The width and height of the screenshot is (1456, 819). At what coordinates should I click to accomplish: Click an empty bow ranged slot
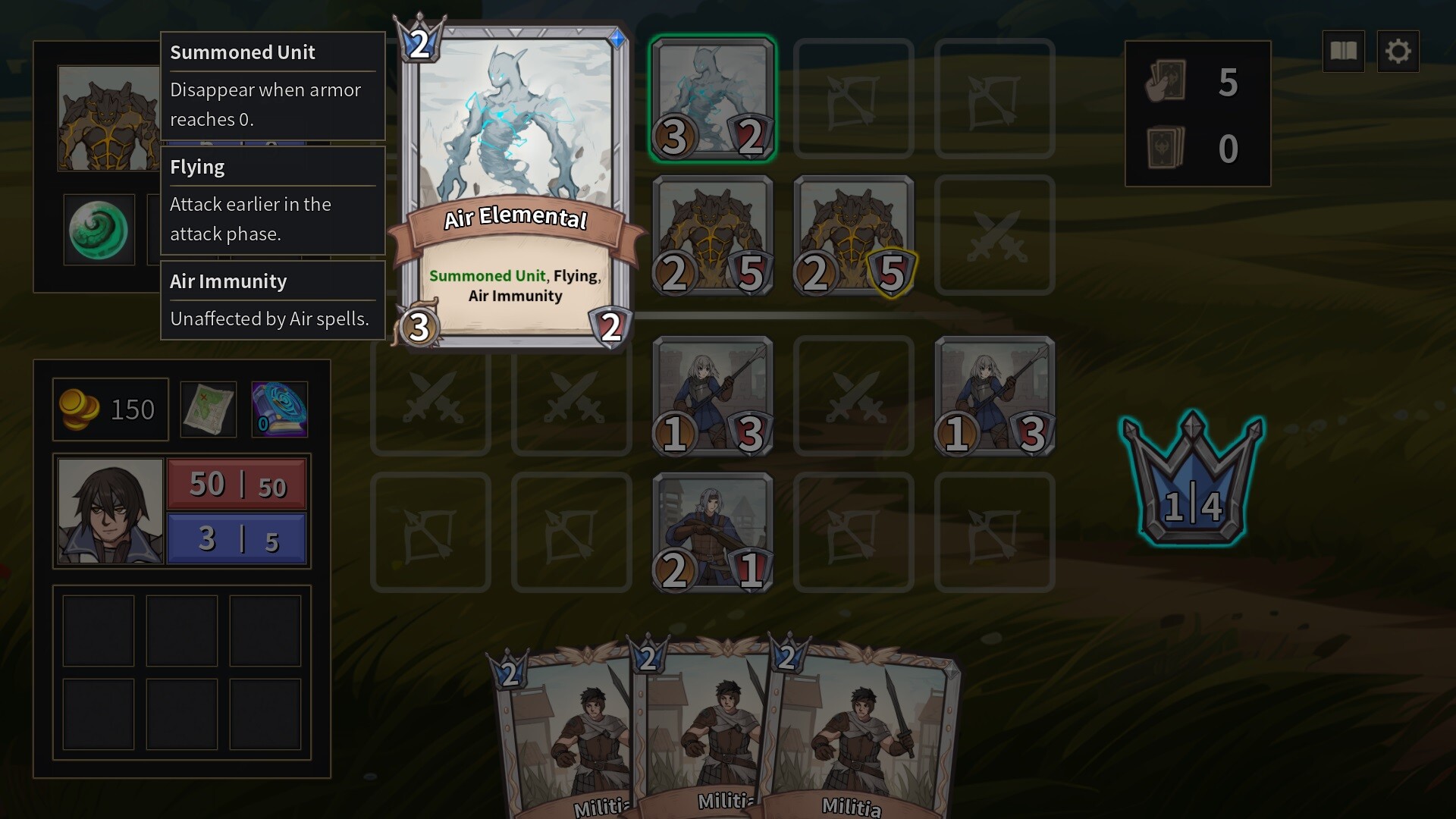tap(430, 531)
